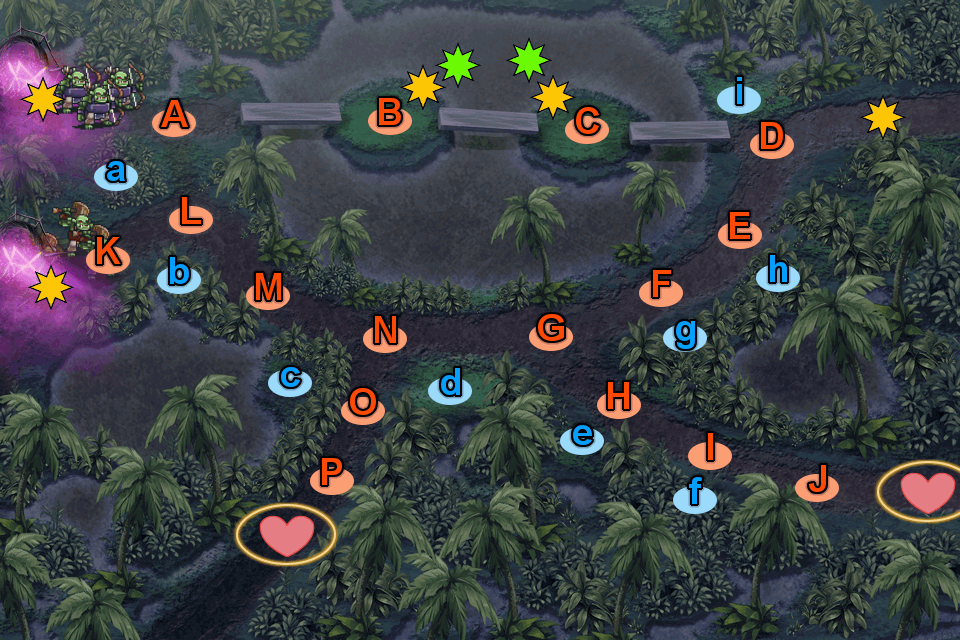Select the blue h marker
The height and width of the screenshot is (640, 960).
tap(777, 272)
